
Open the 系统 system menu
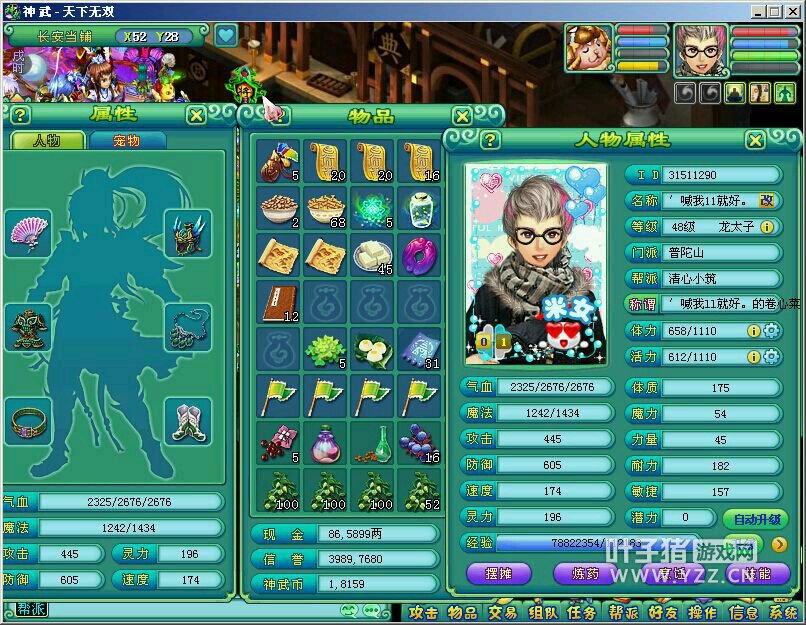pyautogui.click(x=782, y=612)
